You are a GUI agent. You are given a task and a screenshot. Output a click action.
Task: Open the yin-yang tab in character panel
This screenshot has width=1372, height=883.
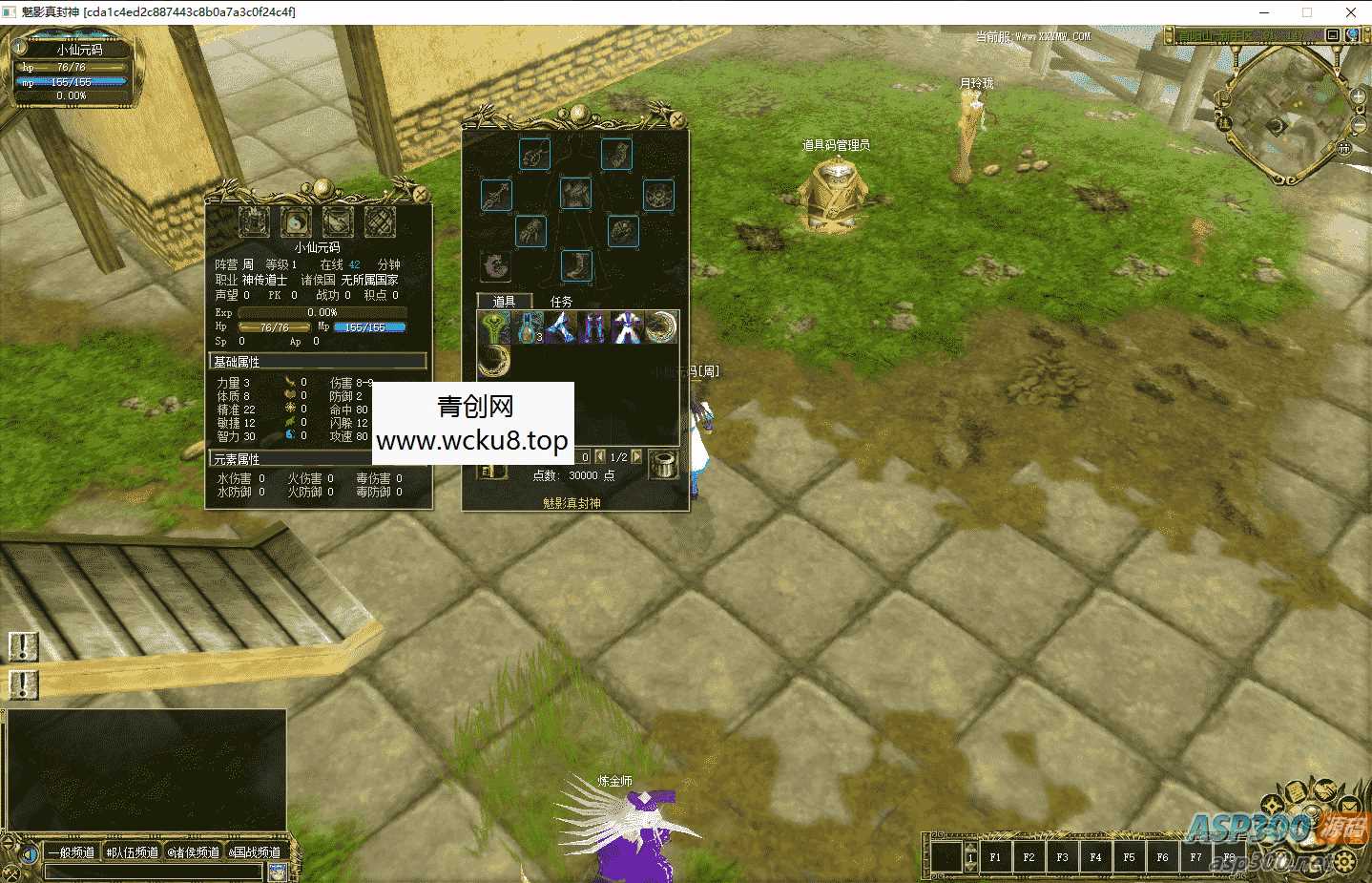(296, 222)
